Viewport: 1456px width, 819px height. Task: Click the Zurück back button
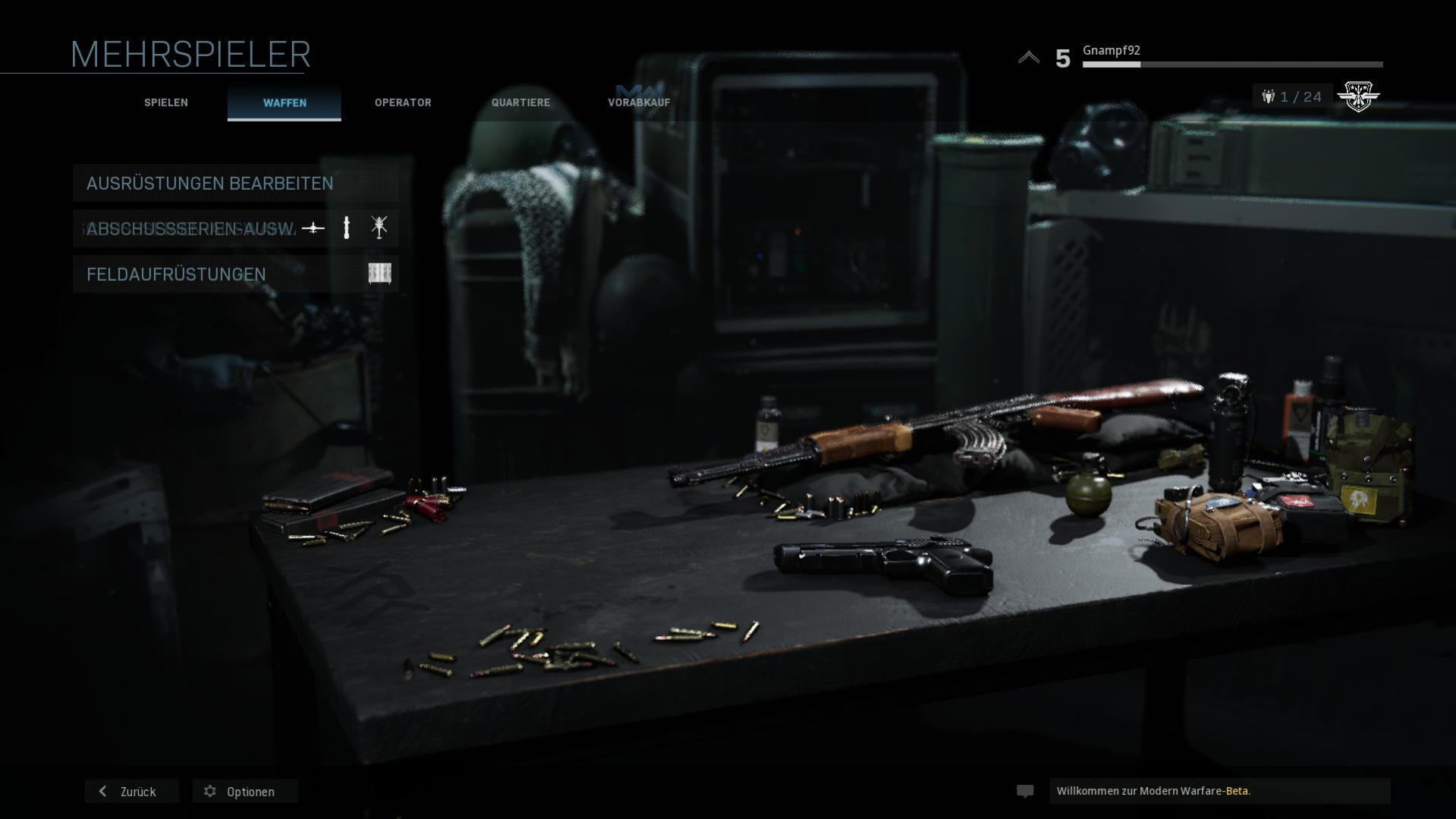point(131,792)
